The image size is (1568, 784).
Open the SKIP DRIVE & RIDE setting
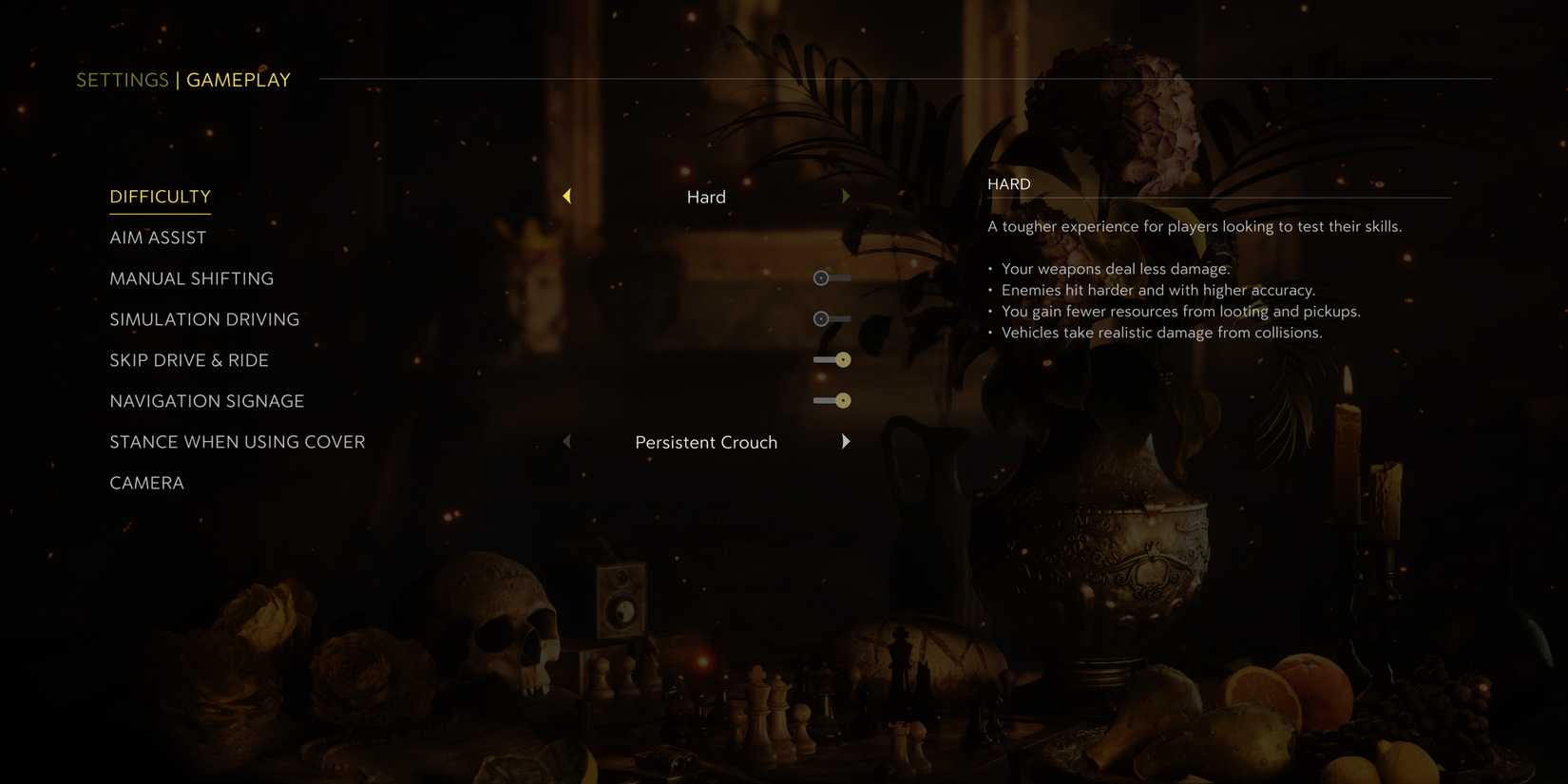(188, 360)
